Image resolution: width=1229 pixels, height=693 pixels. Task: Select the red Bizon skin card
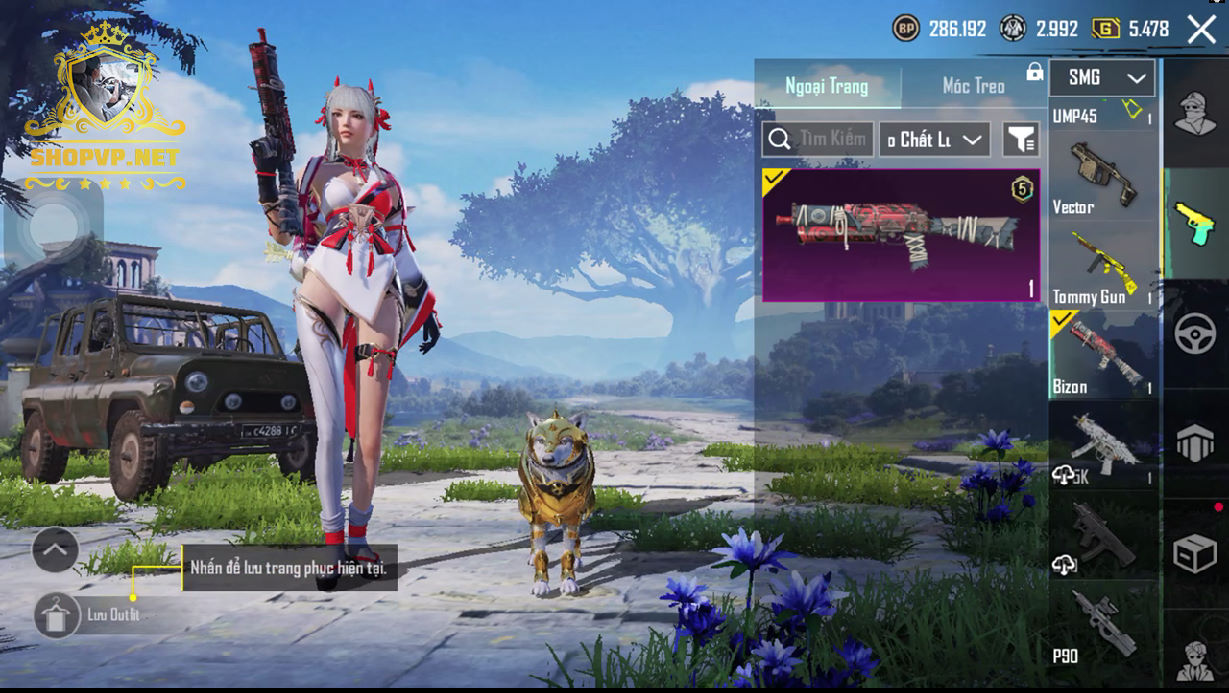tap(900, 234)
